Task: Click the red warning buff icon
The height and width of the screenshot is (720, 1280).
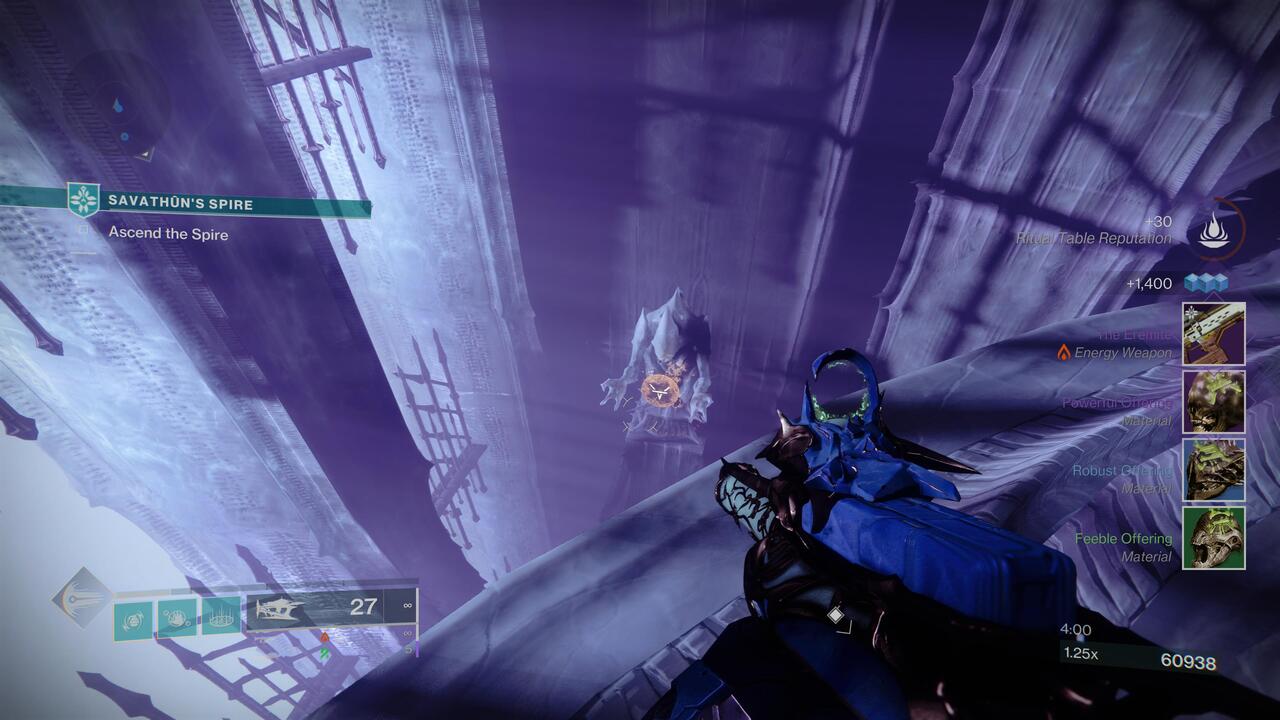Action: pos(323,637)
